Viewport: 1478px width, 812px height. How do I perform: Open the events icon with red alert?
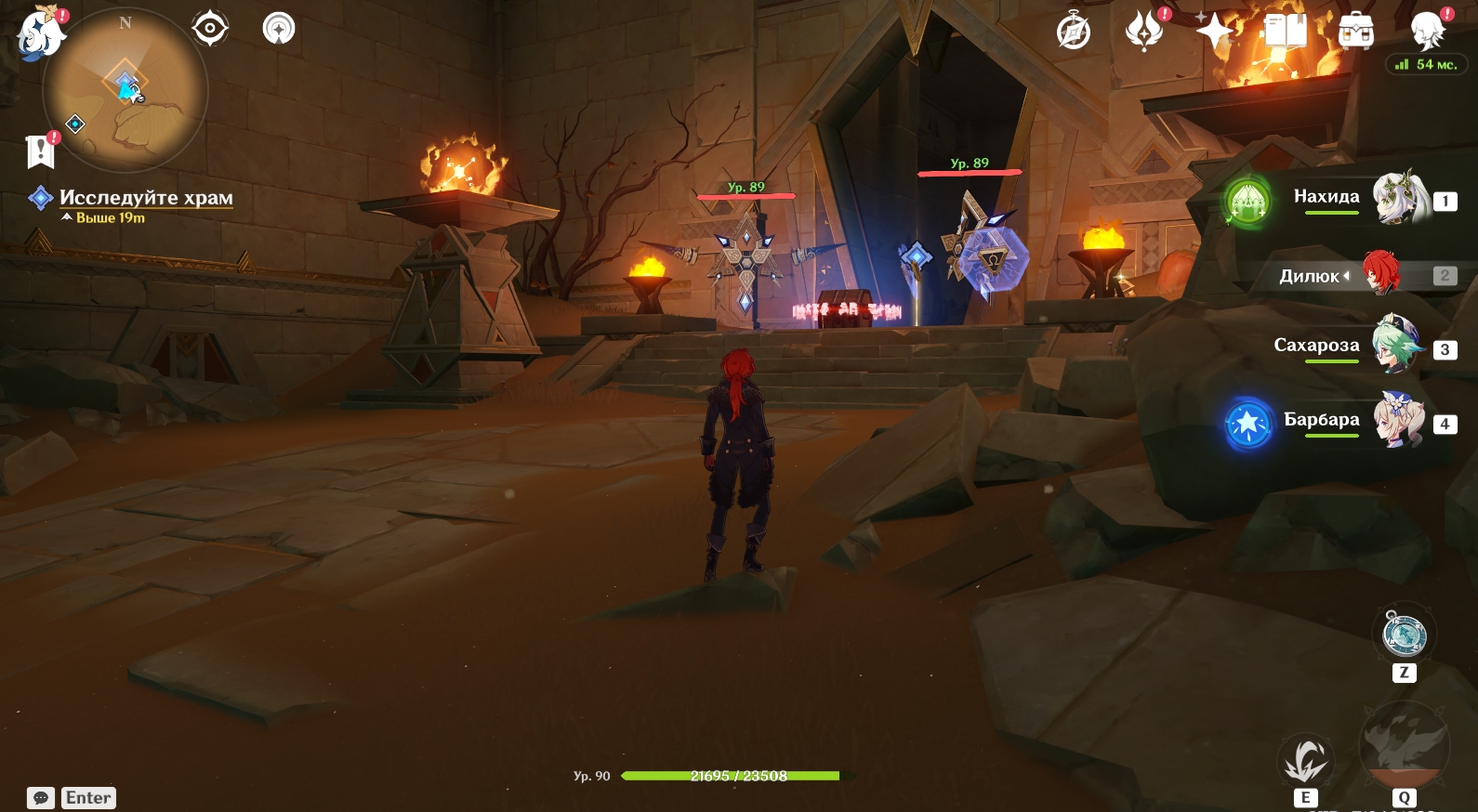pyautogui.click(x=1144, y=32)
